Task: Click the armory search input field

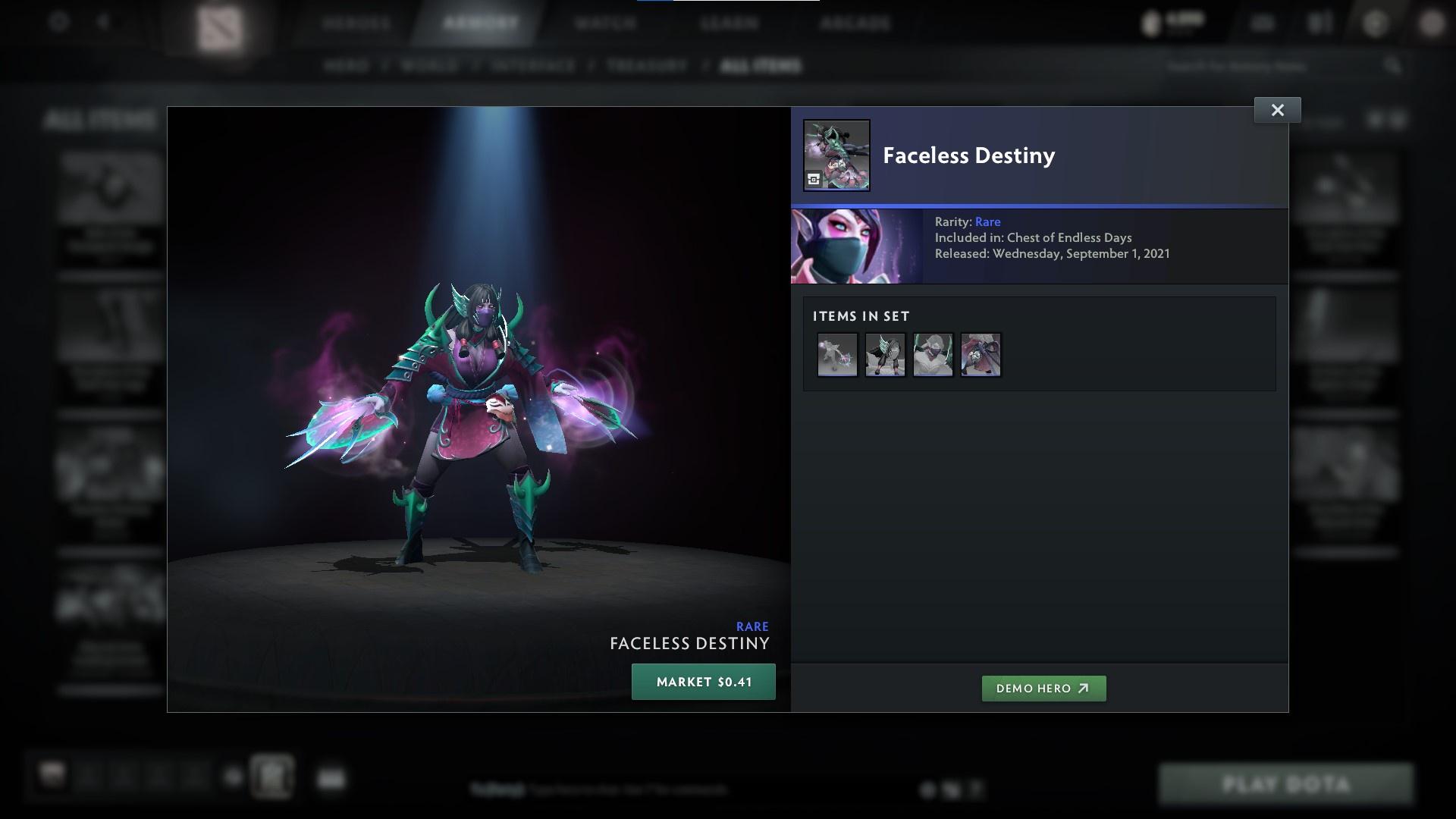Action: tap(1274, 66)
